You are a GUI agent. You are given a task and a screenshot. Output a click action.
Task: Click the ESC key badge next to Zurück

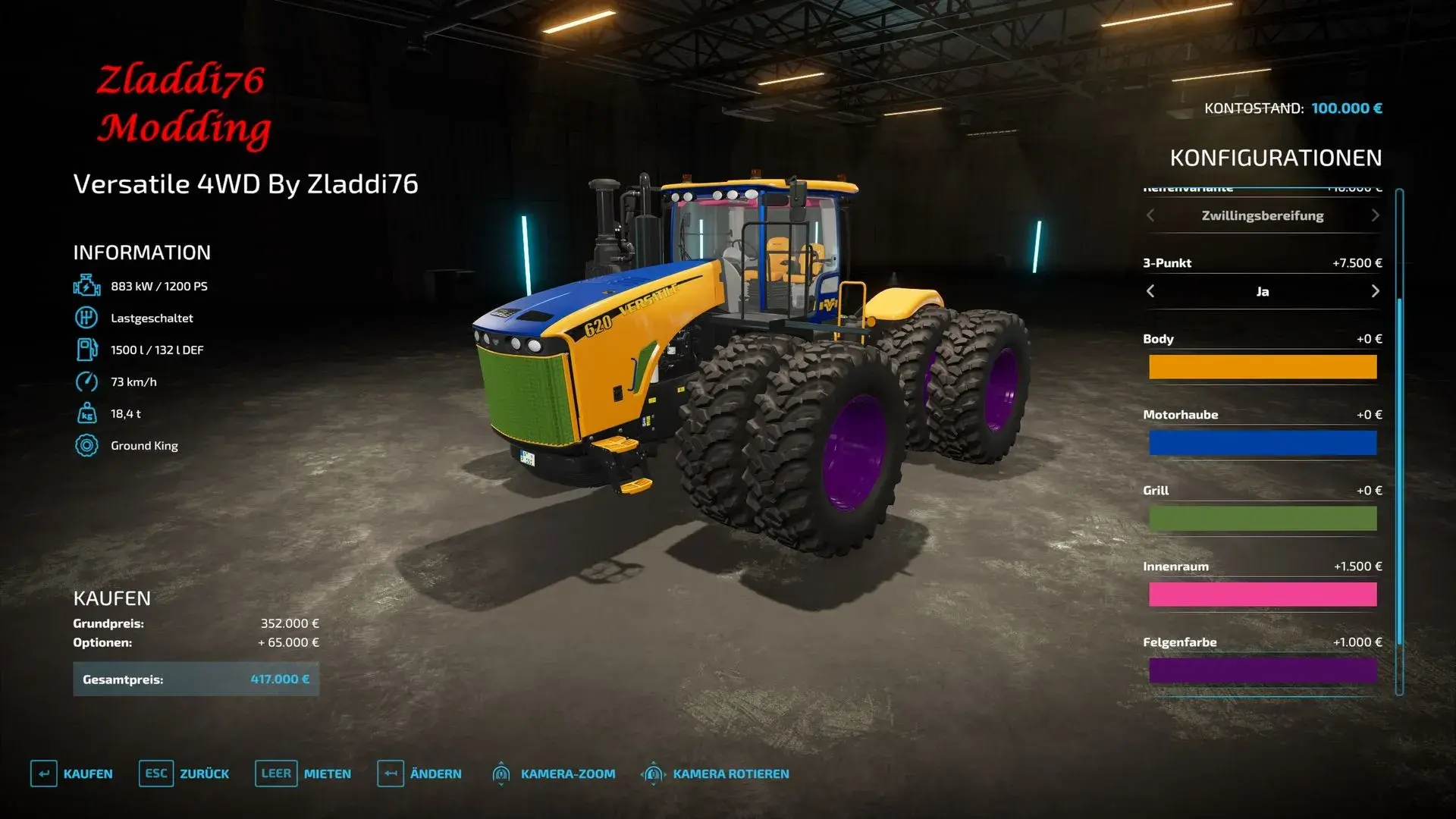[x=155, y=773]
